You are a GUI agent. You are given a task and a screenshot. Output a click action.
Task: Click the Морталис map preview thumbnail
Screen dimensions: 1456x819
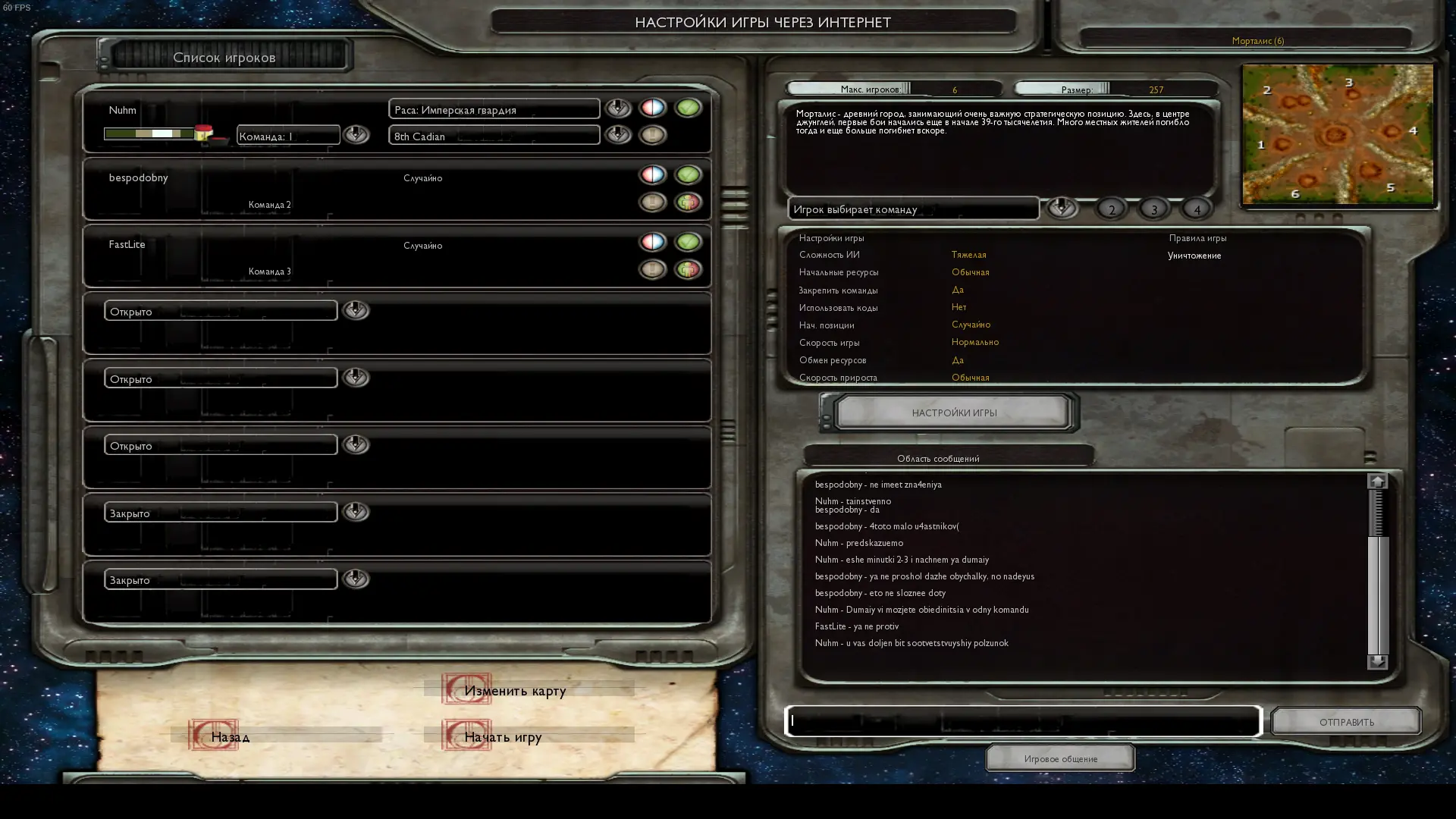(x=1337, y=134)
